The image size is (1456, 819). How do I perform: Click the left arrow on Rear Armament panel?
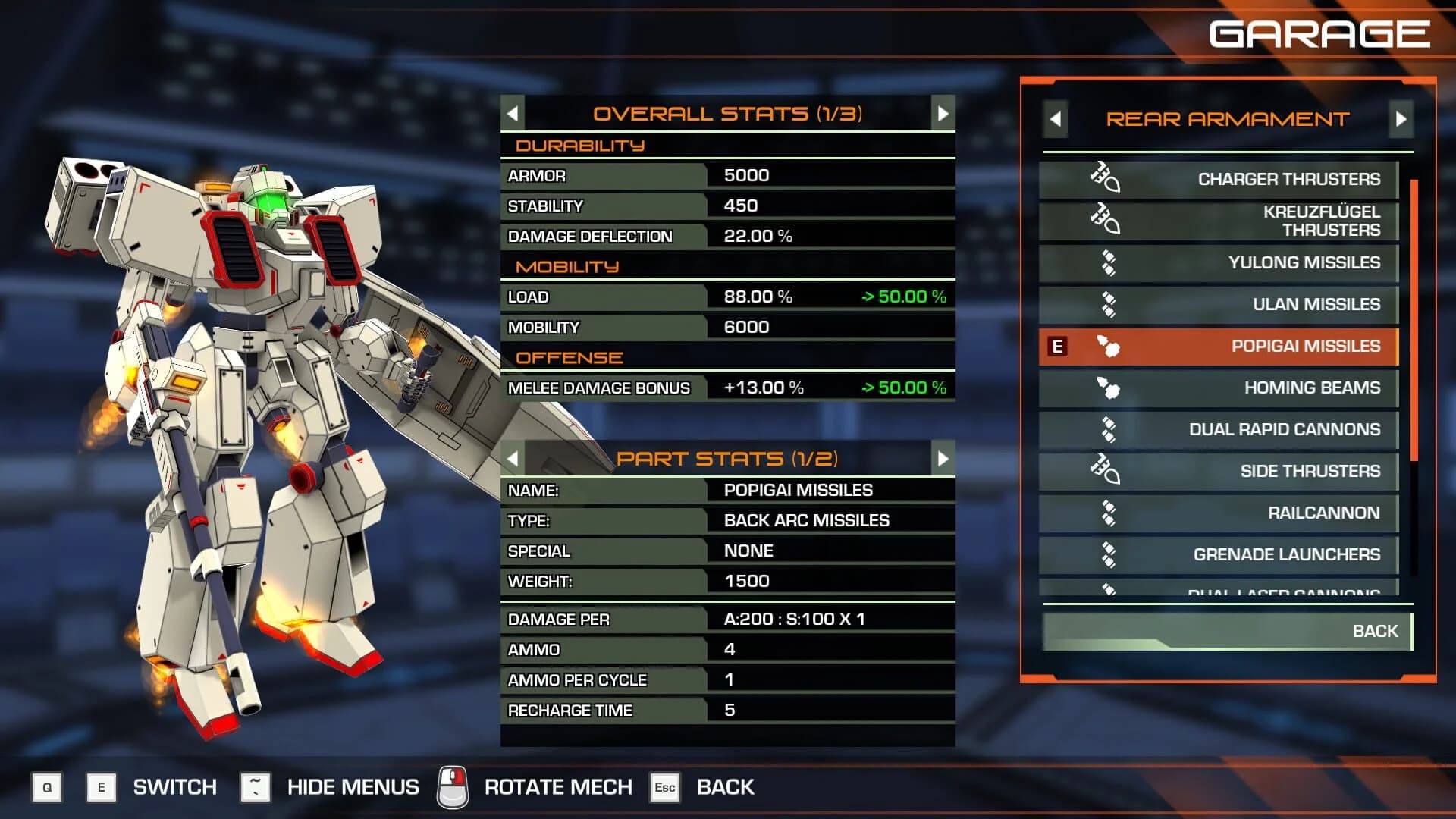pos(1056,120)
